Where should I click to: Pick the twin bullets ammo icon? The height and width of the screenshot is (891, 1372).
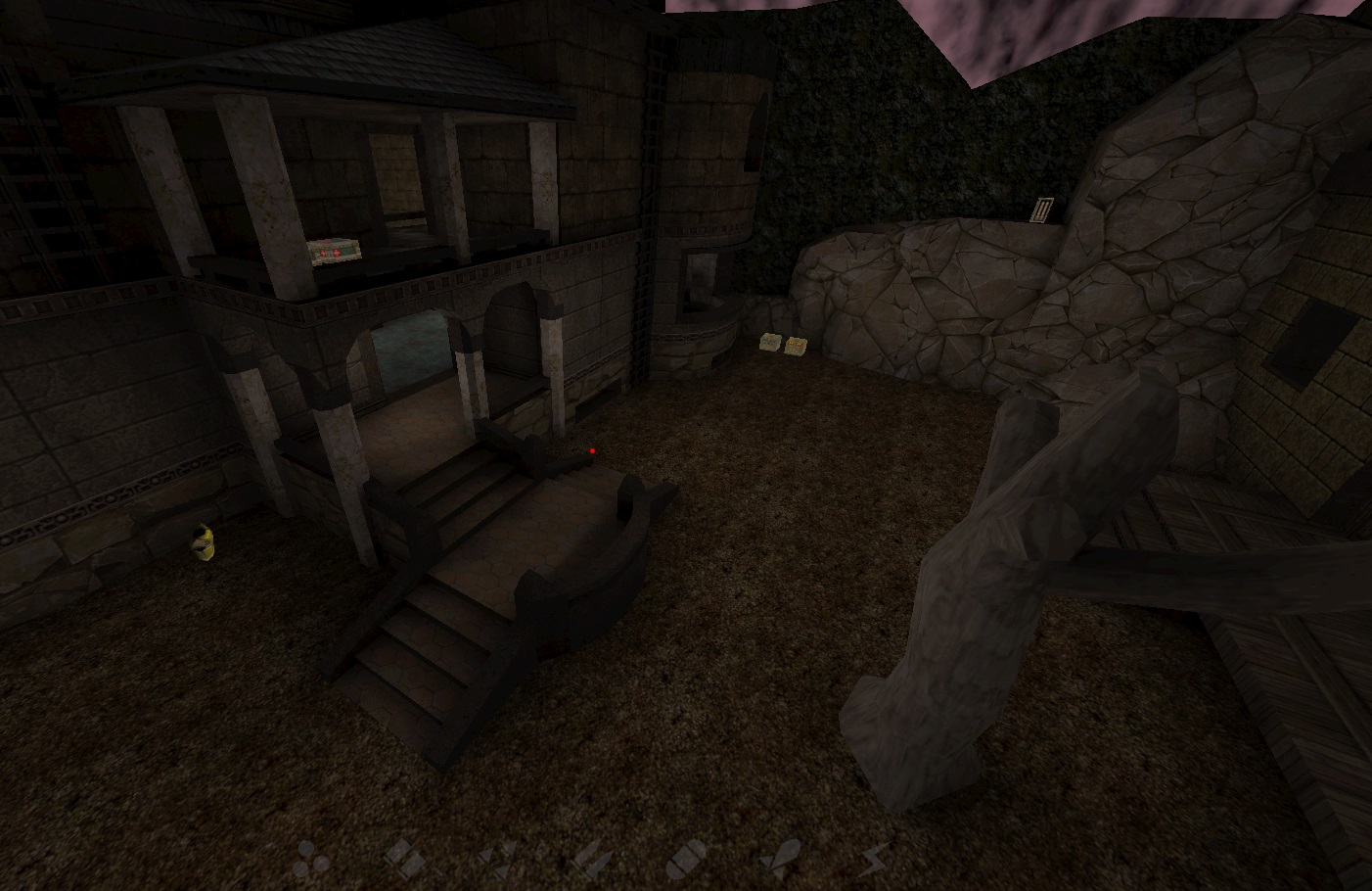point(594,856)
